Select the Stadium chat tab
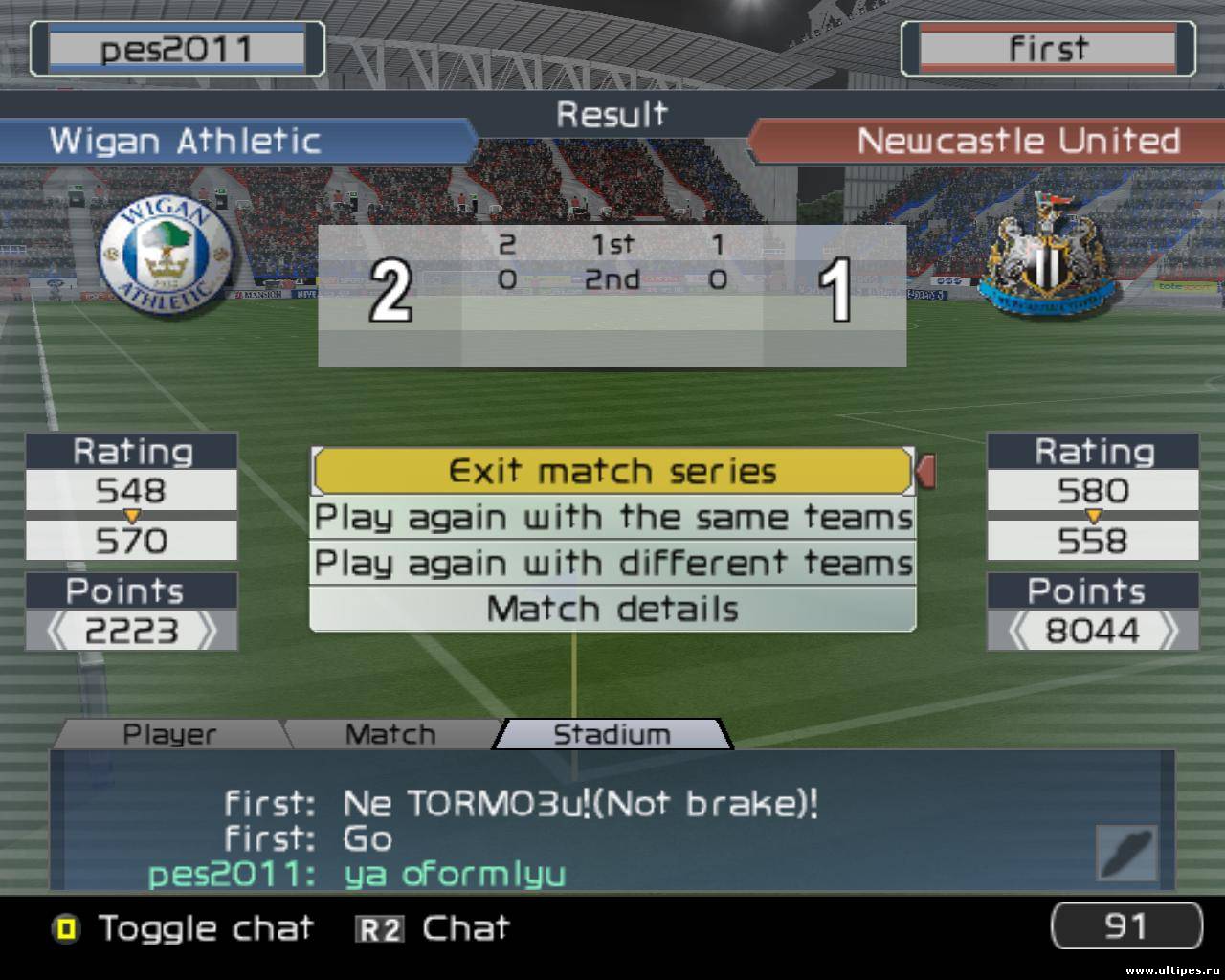1225x980 pixels. tap(612, 734)
